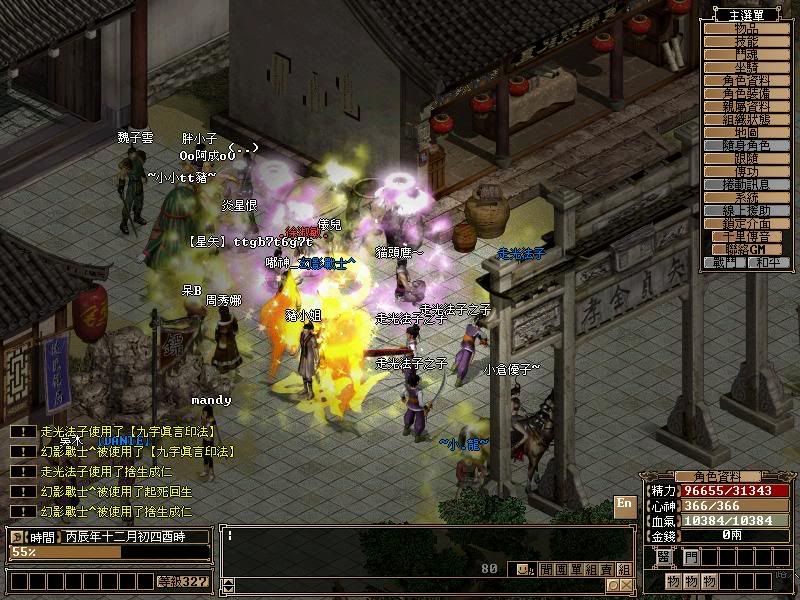Image resolution: width=800 pixels, height=600 pixels.
Task: Open the 組織狀態 organization status entry
Action: pos(746,120)
